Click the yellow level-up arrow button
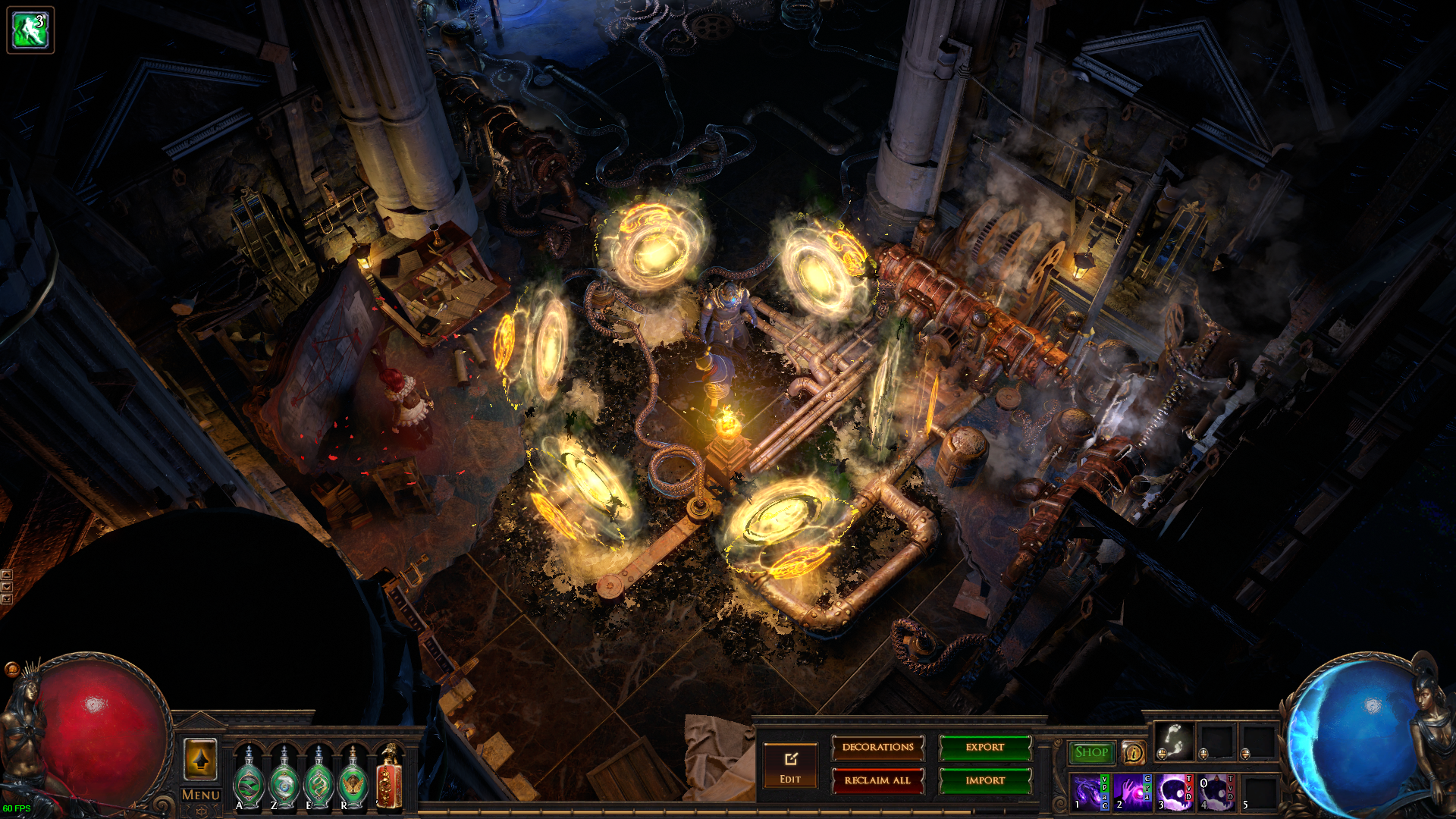This screenshot has width=1456, height=819. [x=201, y=759]
